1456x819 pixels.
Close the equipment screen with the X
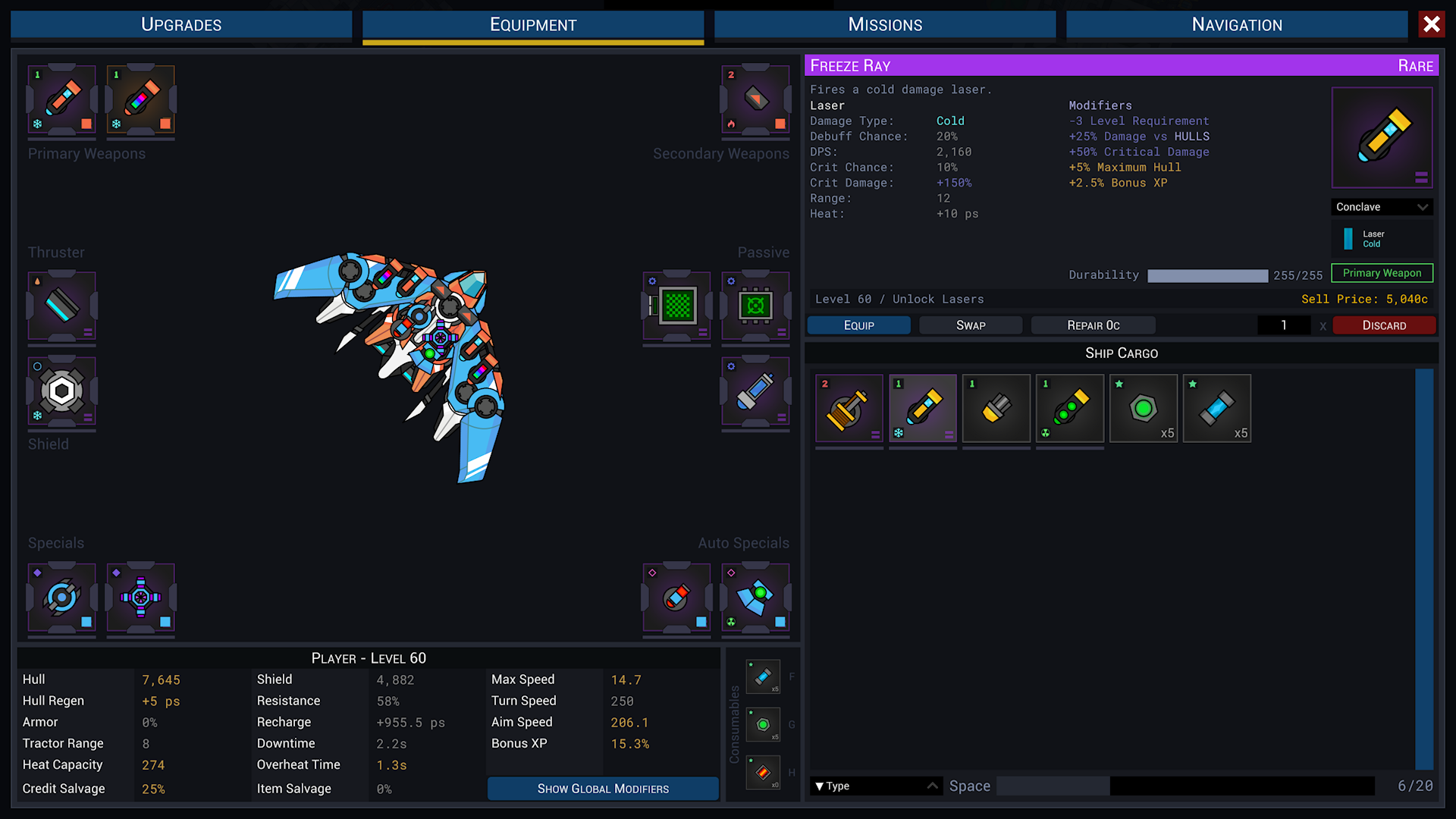pos(1431,24)
